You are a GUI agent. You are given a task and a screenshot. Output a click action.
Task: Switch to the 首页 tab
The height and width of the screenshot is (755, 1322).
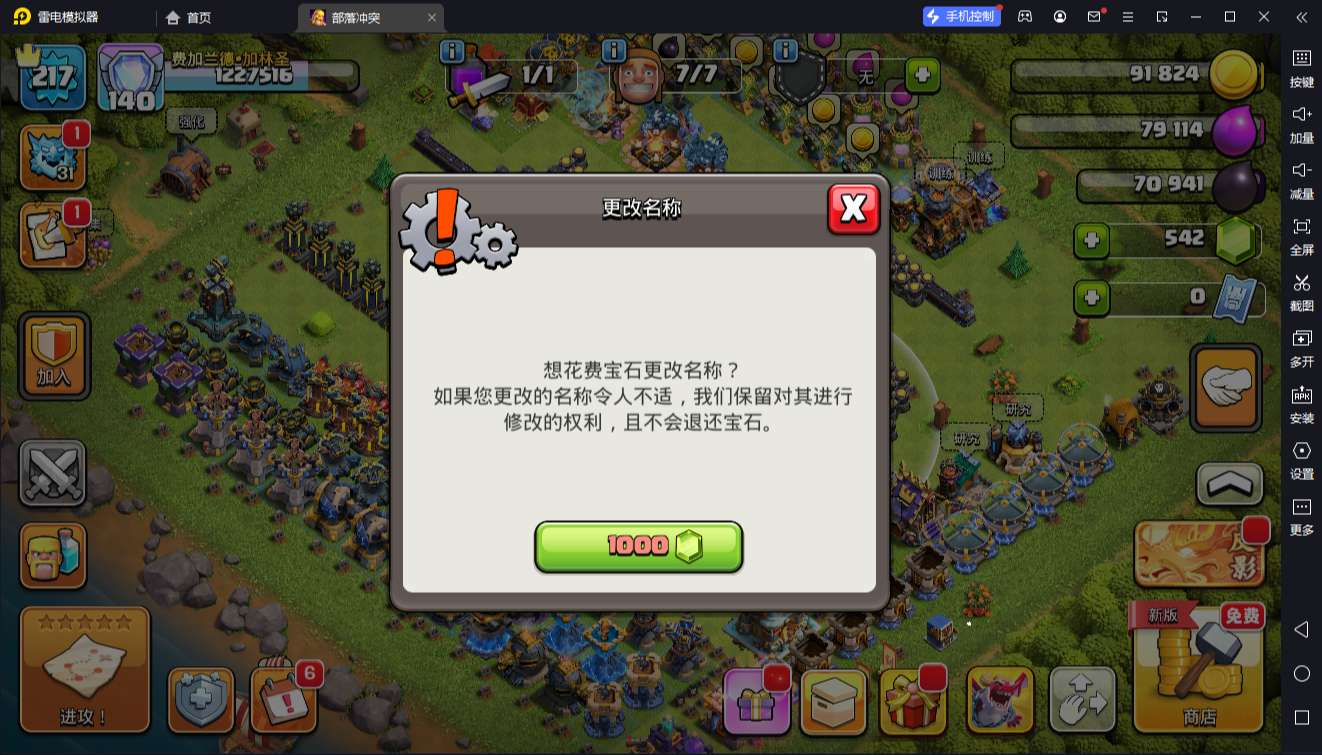pos(187,17)
